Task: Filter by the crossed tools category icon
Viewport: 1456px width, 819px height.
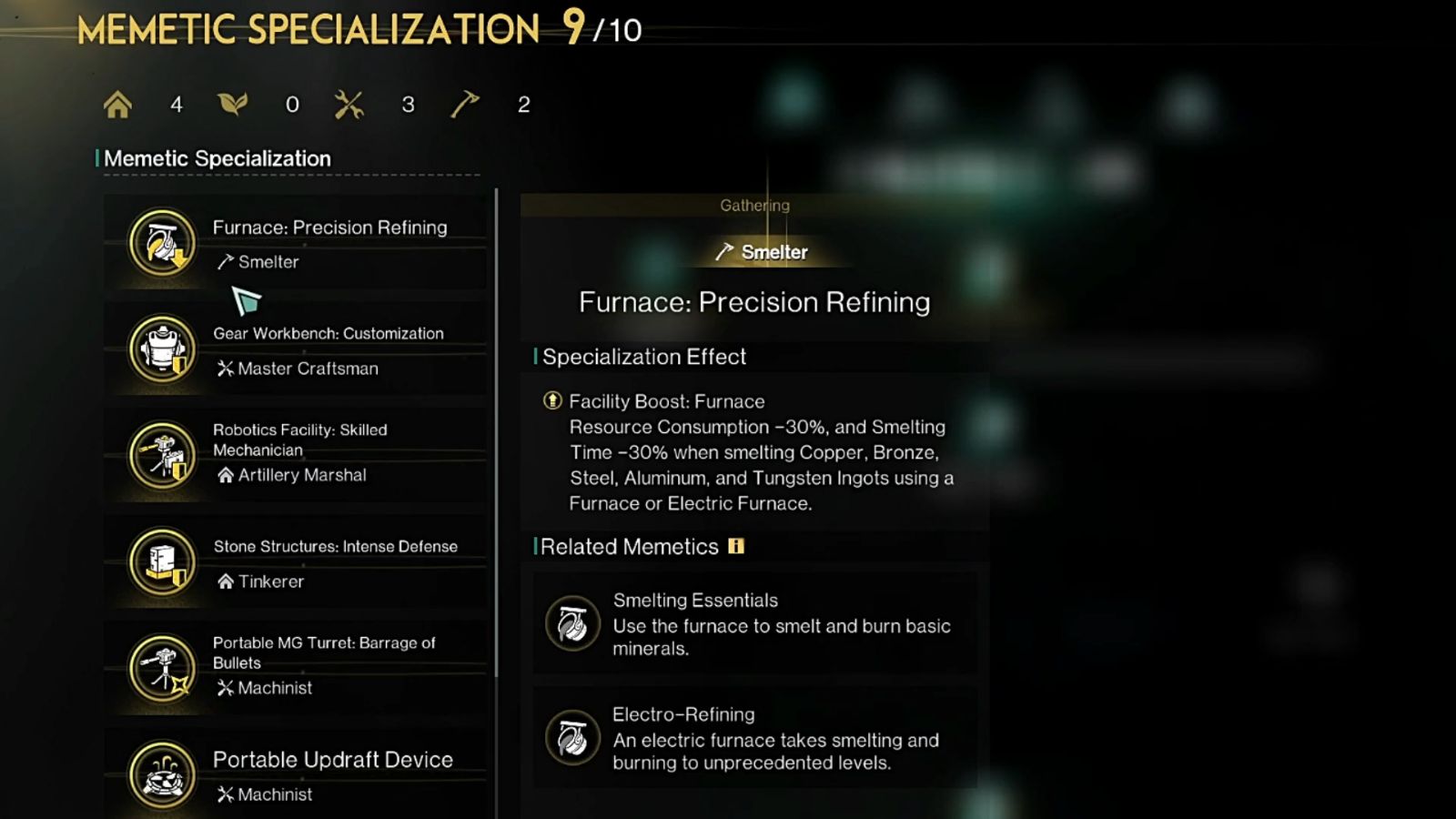Action: [x=349, y=105]
